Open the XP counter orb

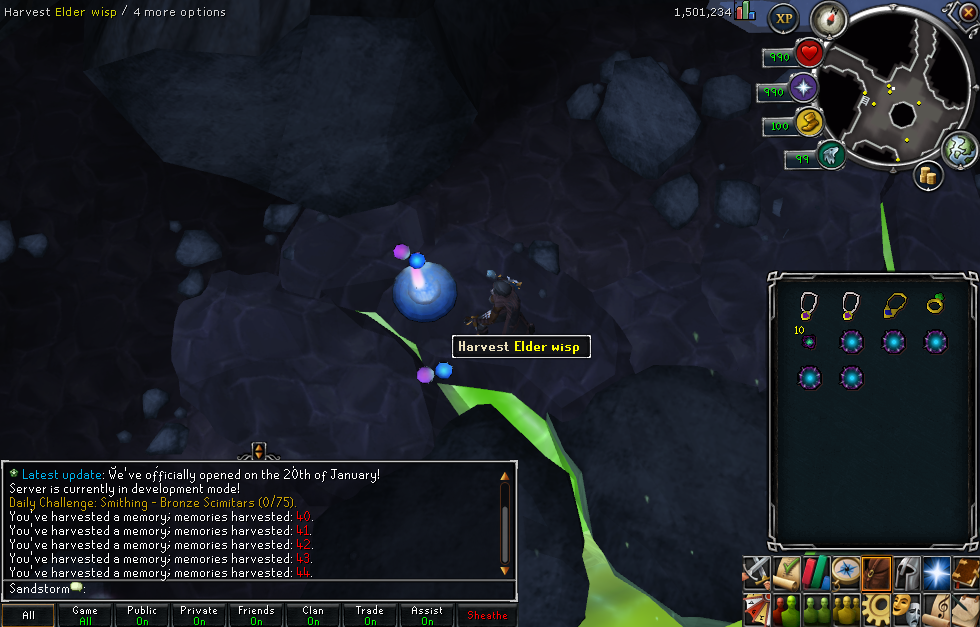click(x=783, y=18)
